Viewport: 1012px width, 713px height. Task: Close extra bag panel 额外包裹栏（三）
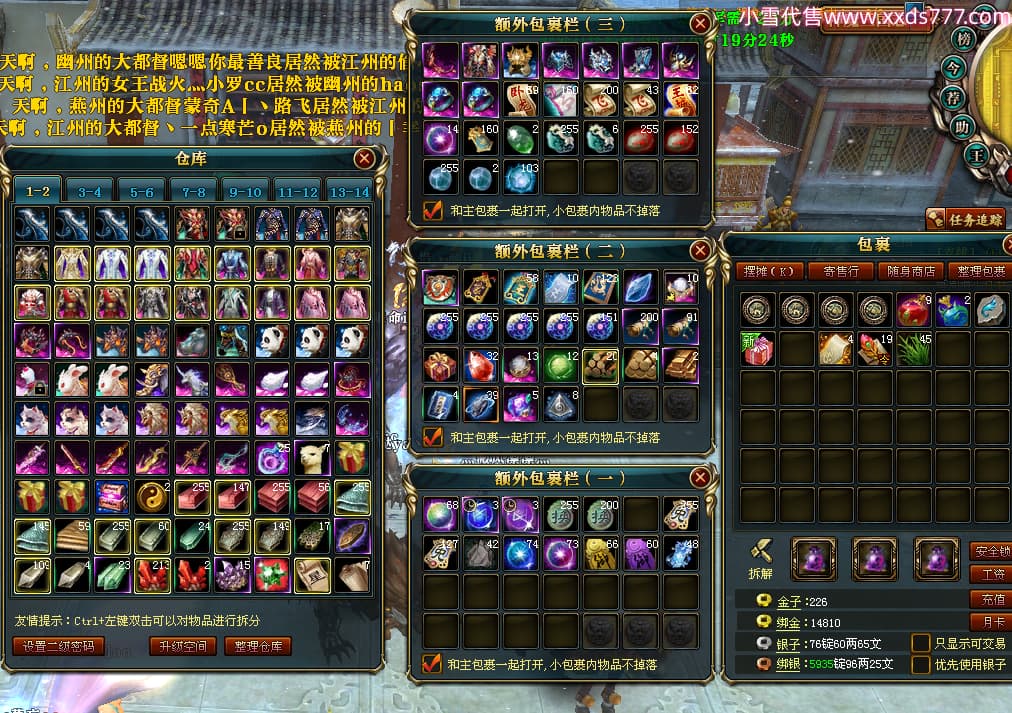(x=700, y=24)
